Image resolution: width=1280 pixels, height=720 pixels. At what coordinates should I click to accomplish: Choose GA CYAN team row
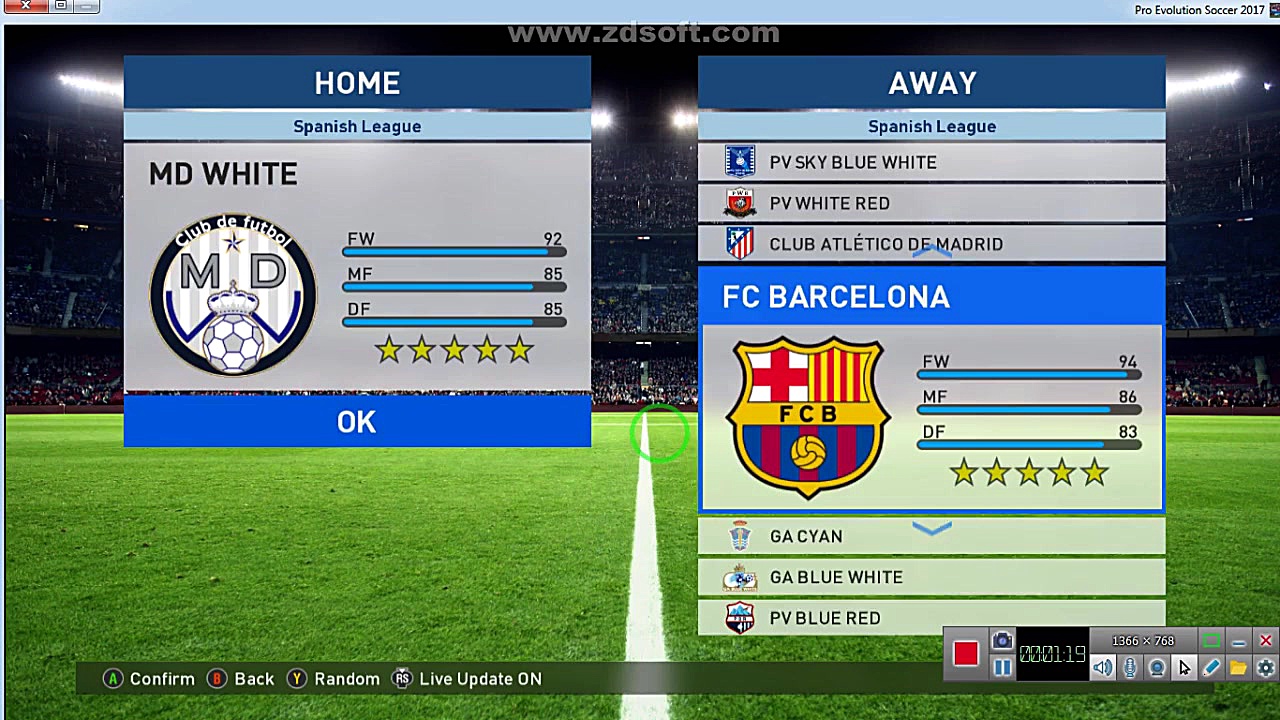[x=931, y=537]
